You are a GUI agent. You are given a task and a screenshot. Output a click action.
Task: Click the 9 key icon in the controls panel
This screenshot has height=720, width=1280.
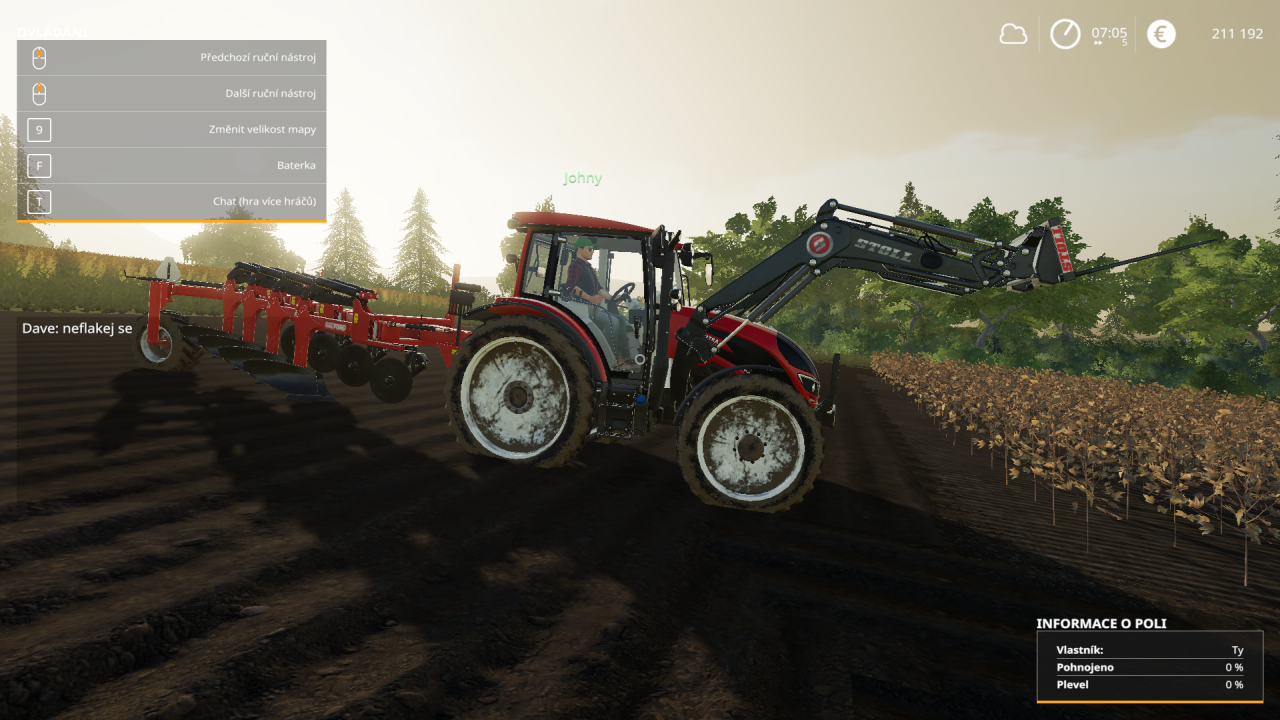pos(39,129)
